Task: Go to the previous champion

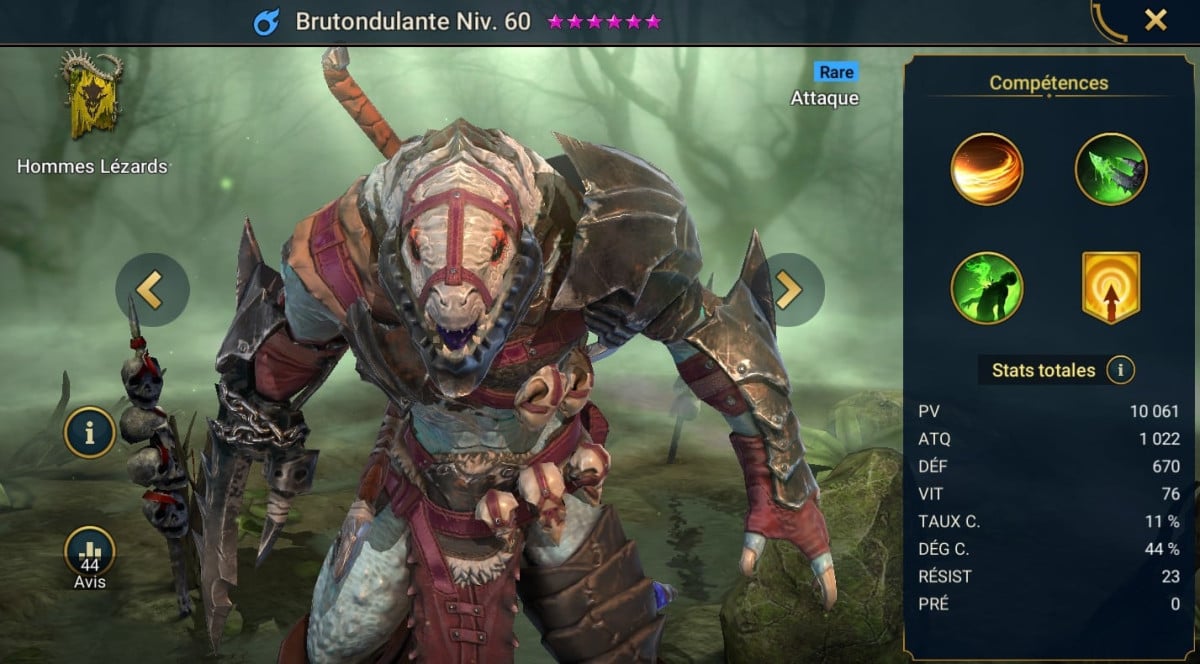Action: 152,290
